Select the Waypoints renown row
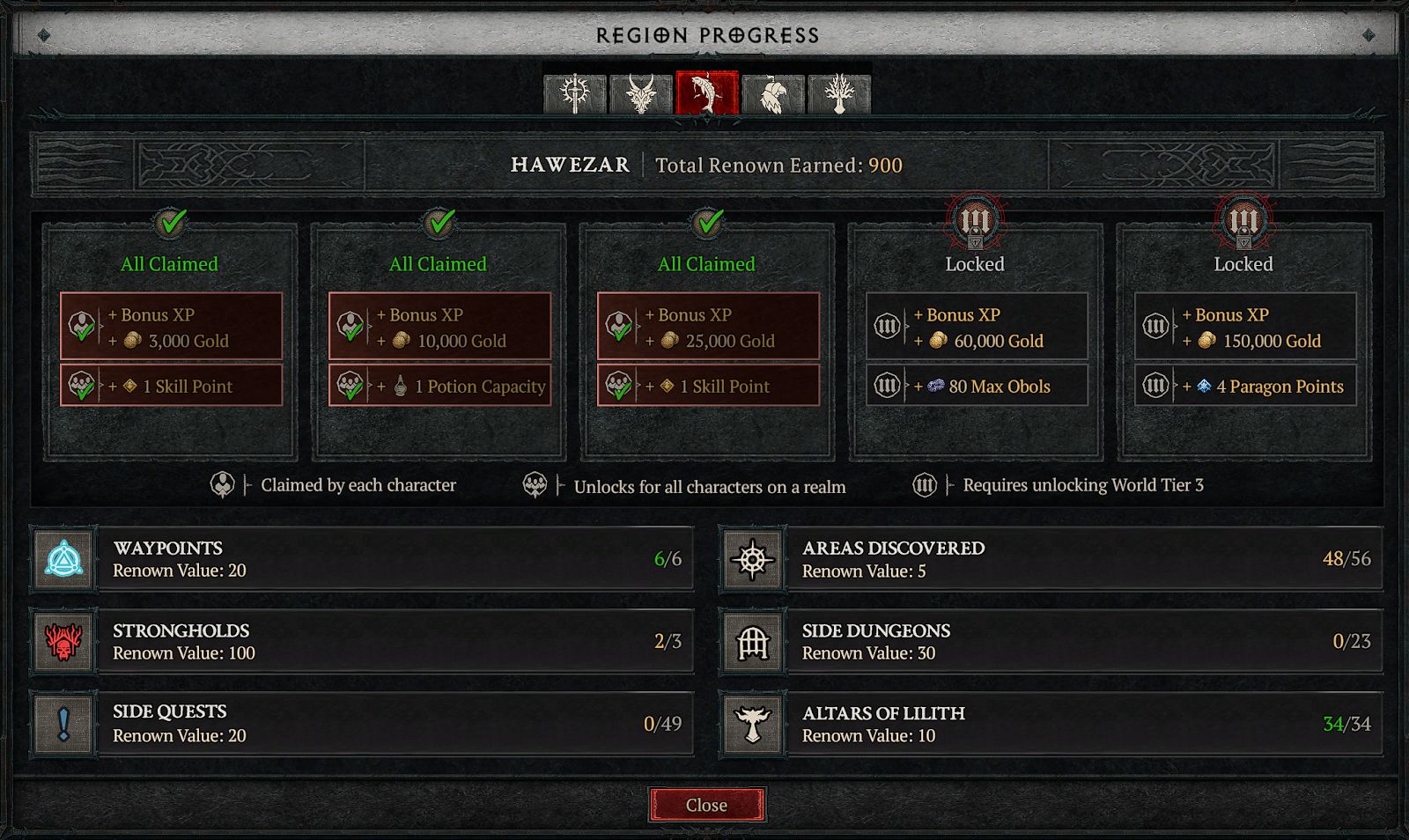 [363, 559]
